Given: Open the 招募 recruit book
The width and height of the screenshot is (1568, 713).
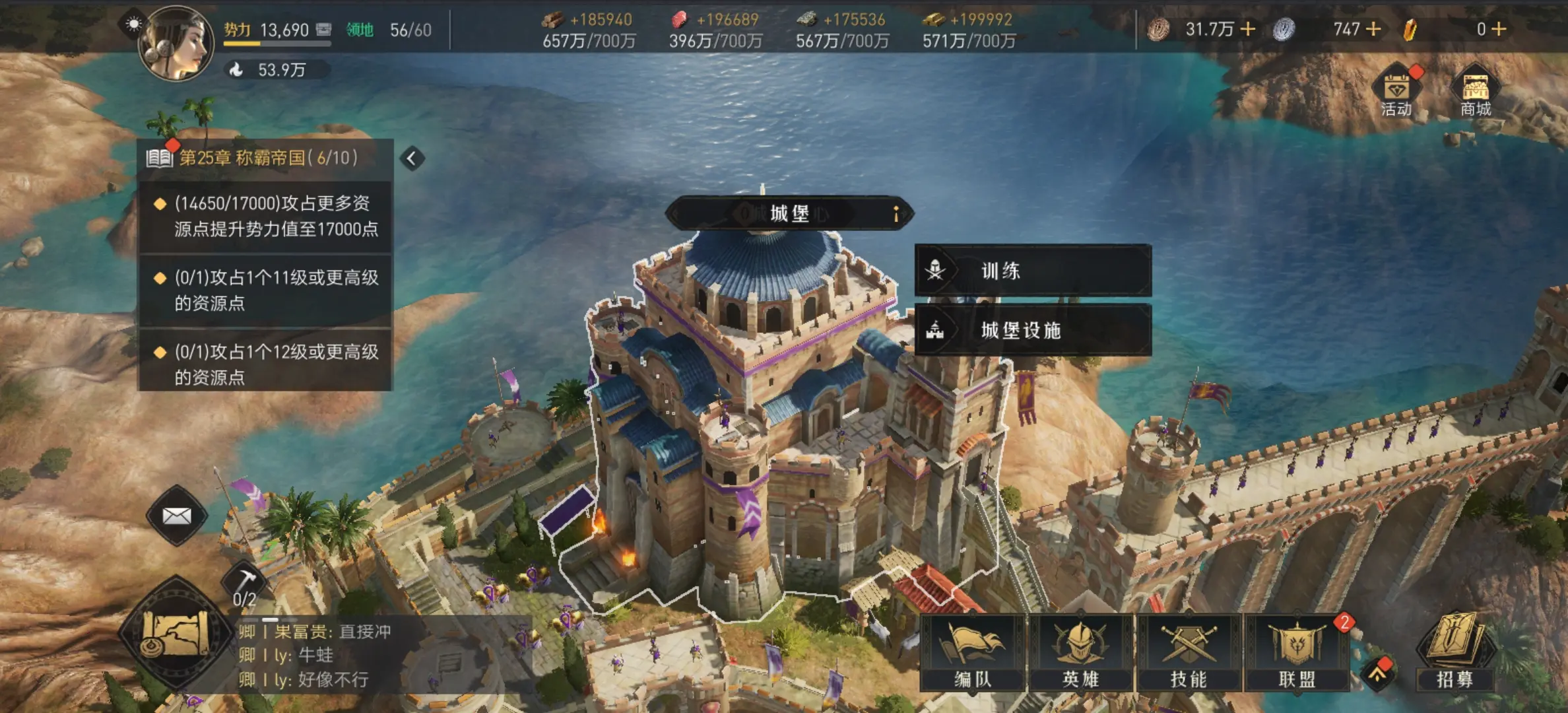Looking at the screenshot, I should tap(1454, 652).
